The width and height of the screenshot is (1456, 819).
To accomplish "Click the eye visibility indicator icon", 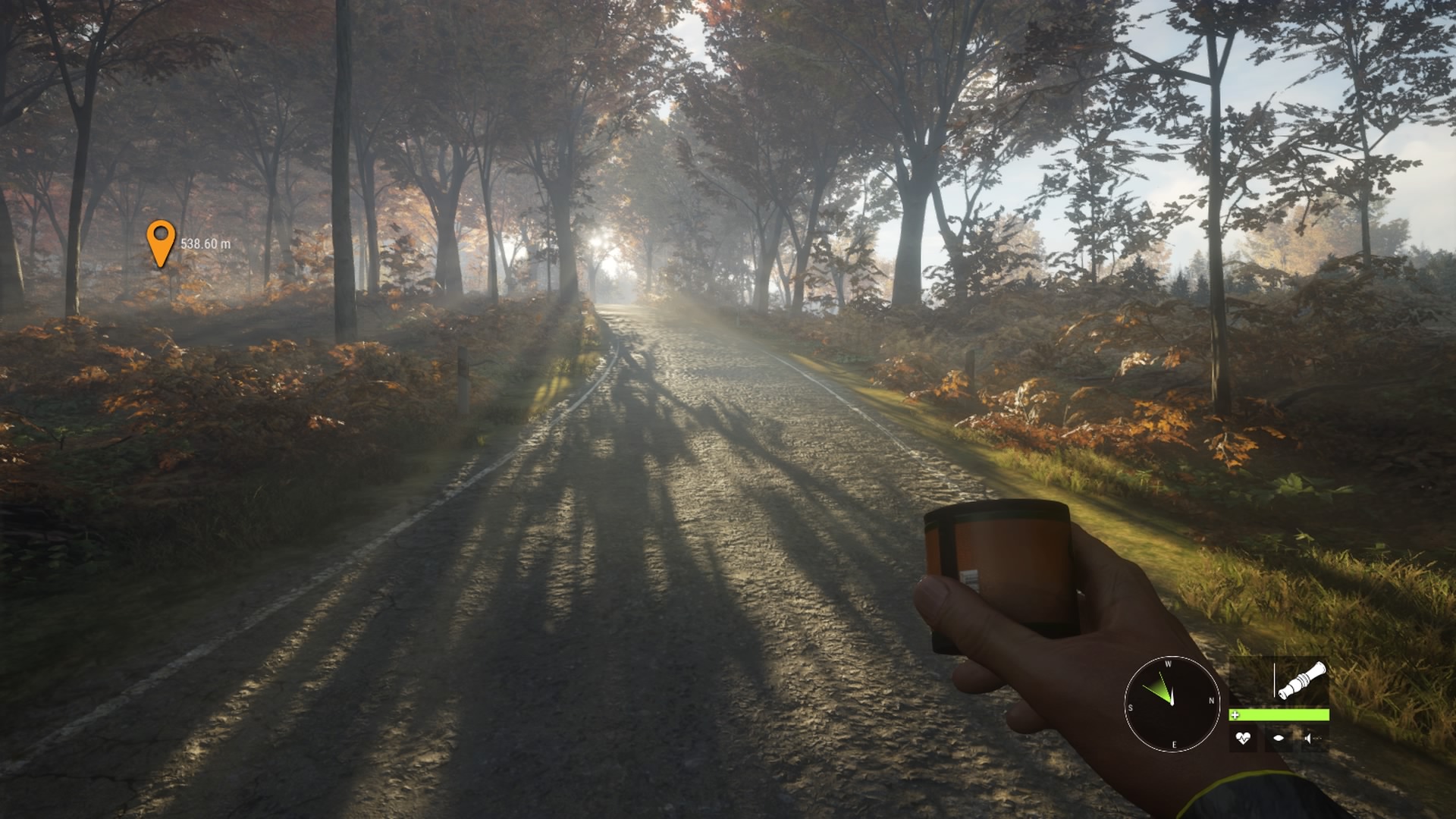I will [x=1279, y=737].
